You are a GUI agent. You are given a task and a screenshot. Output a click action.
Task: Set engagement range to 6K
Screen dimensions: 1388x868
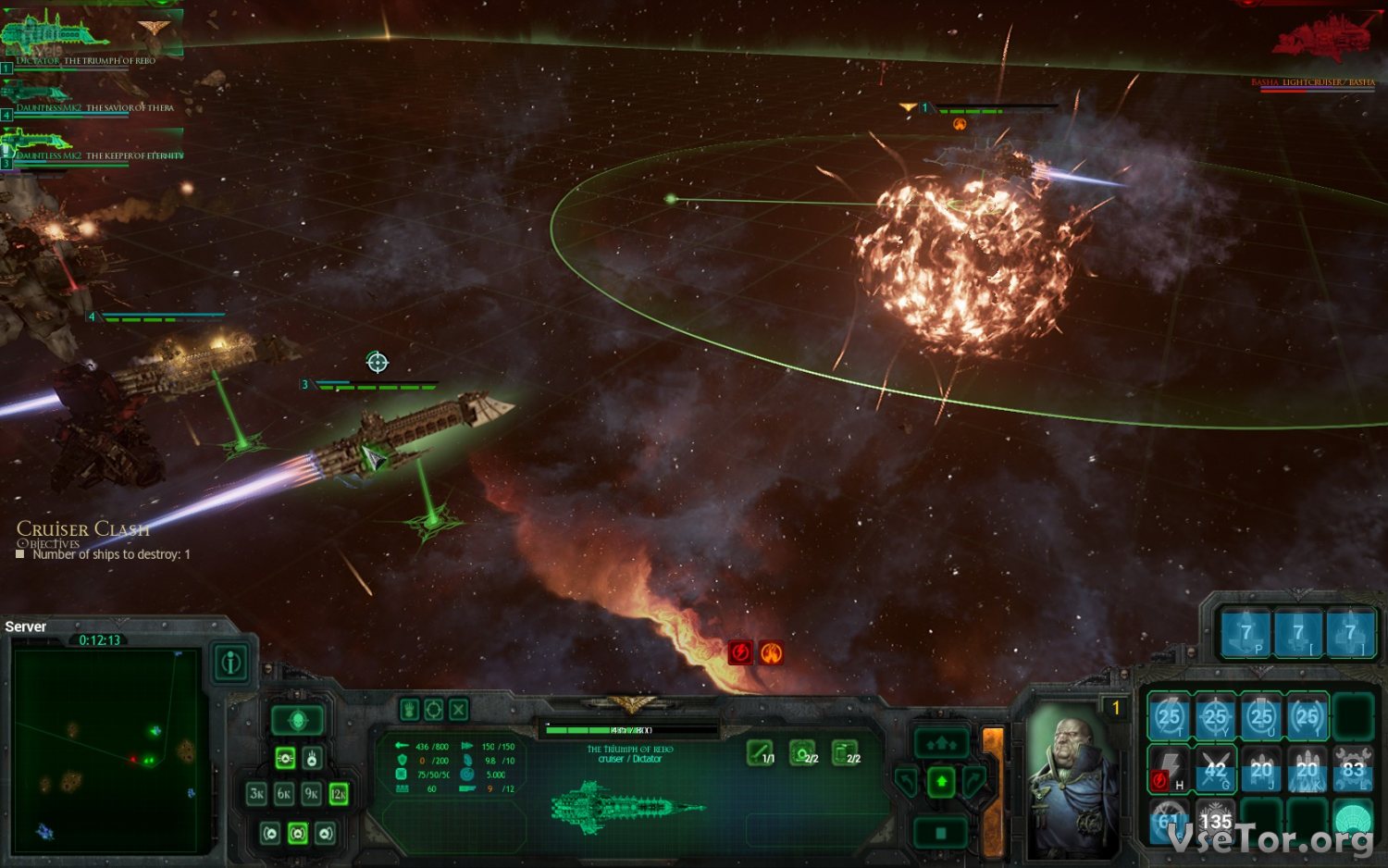pyautogui.click(x=284, y=794)
